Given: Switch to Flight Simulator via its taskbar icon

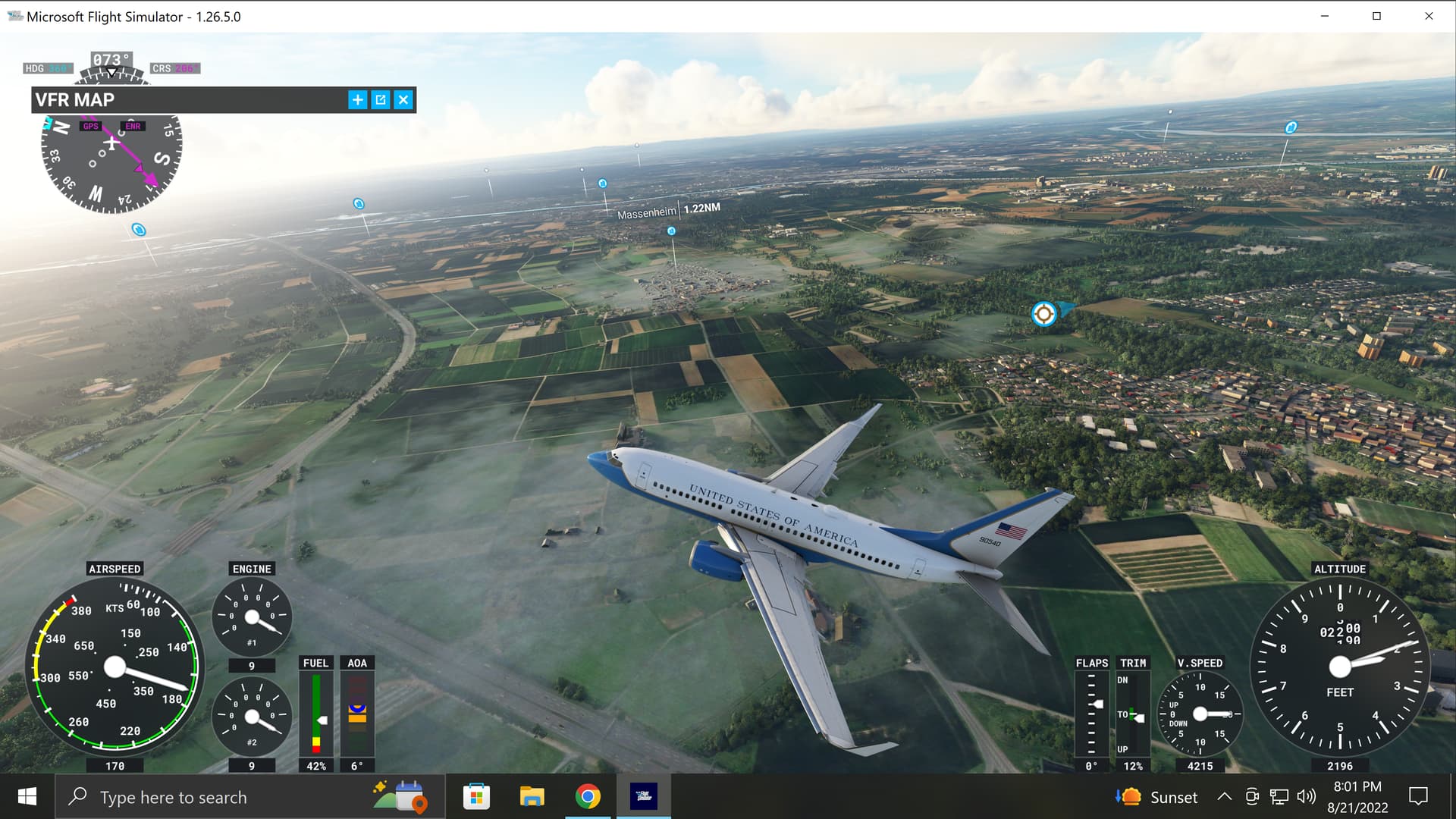Looking at the screenshot, I should [644, 797].
